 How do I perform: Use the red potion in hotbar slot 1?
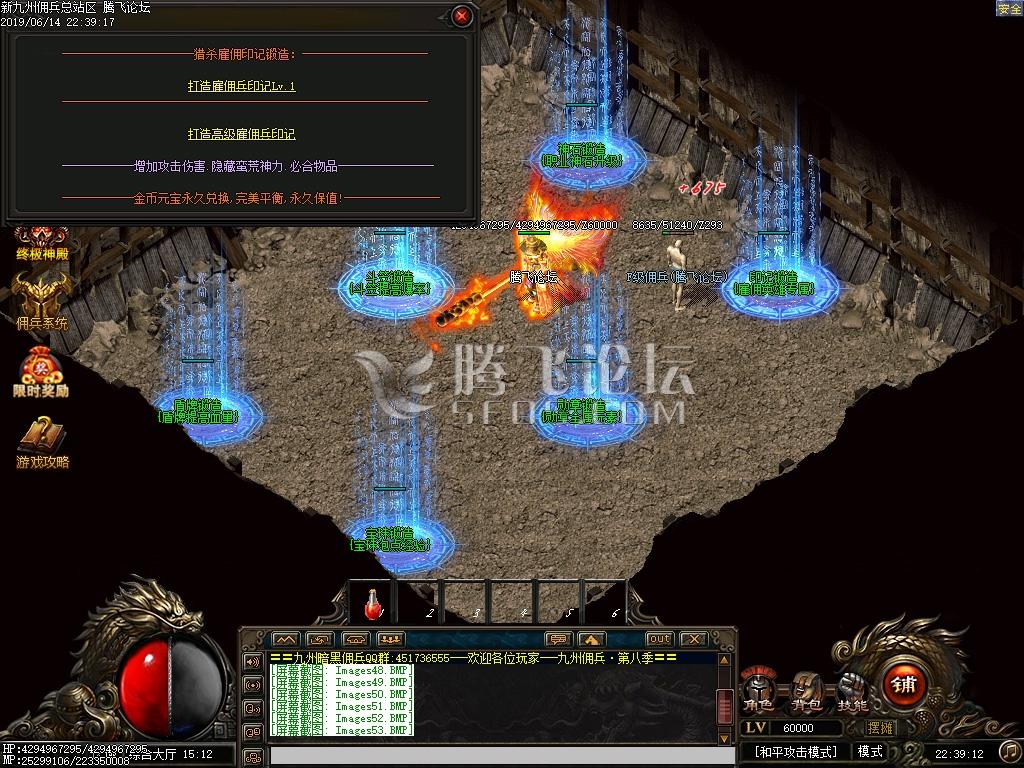(x=373, y=604)
